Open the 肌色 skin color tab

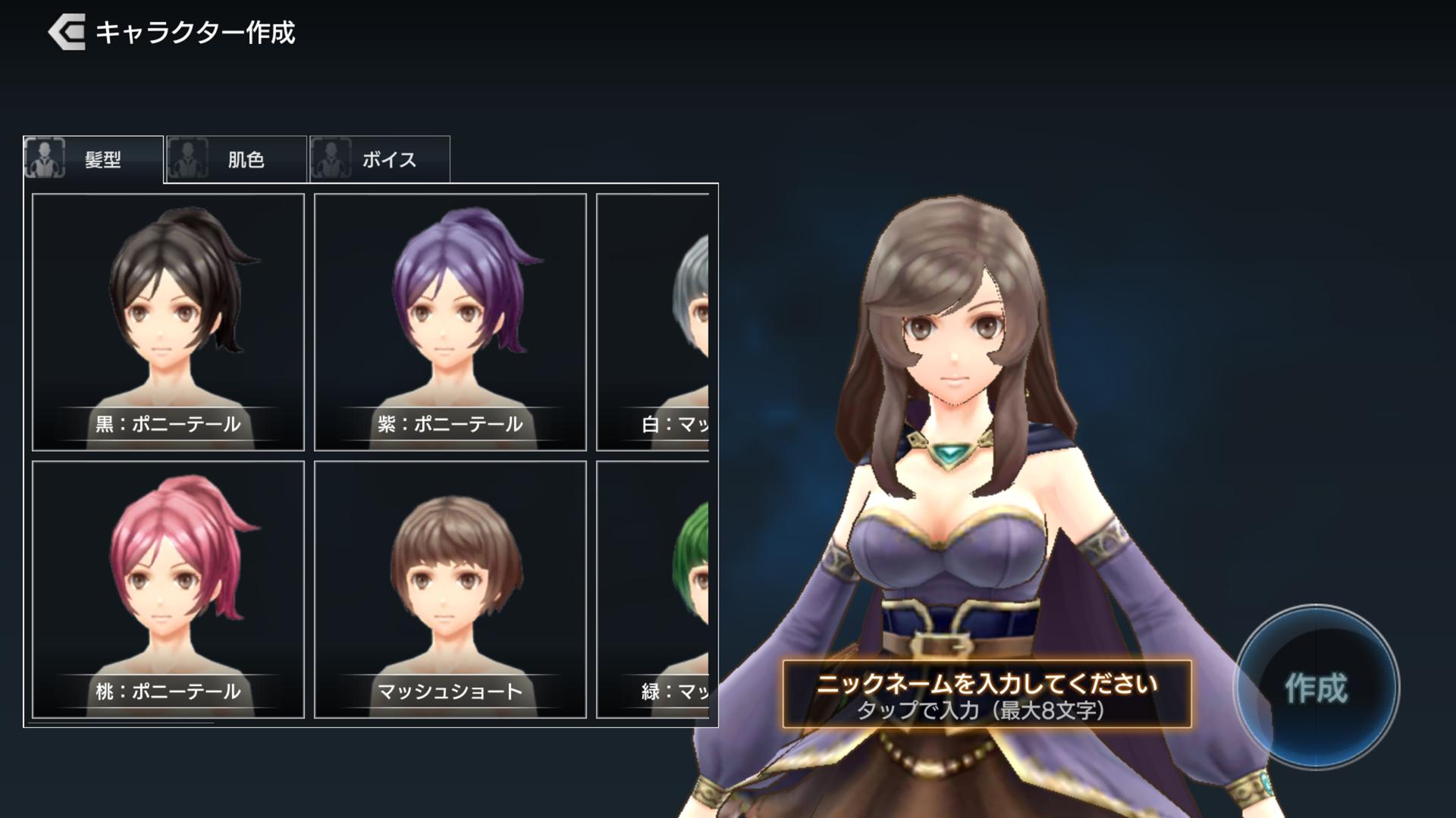[237, 159]
